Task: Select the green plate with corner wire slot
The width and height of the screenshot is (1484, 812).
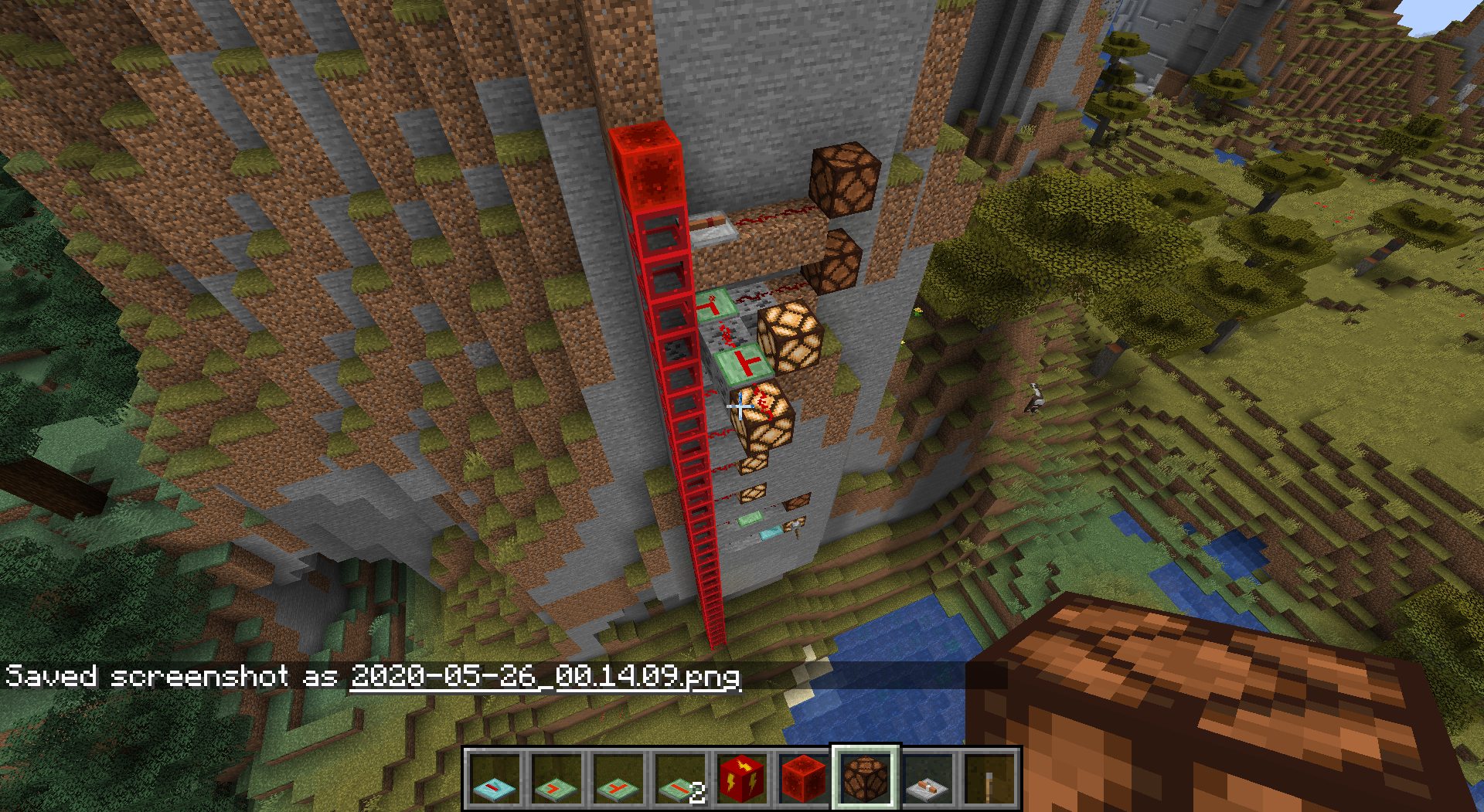Action: (x=556, y=779)
